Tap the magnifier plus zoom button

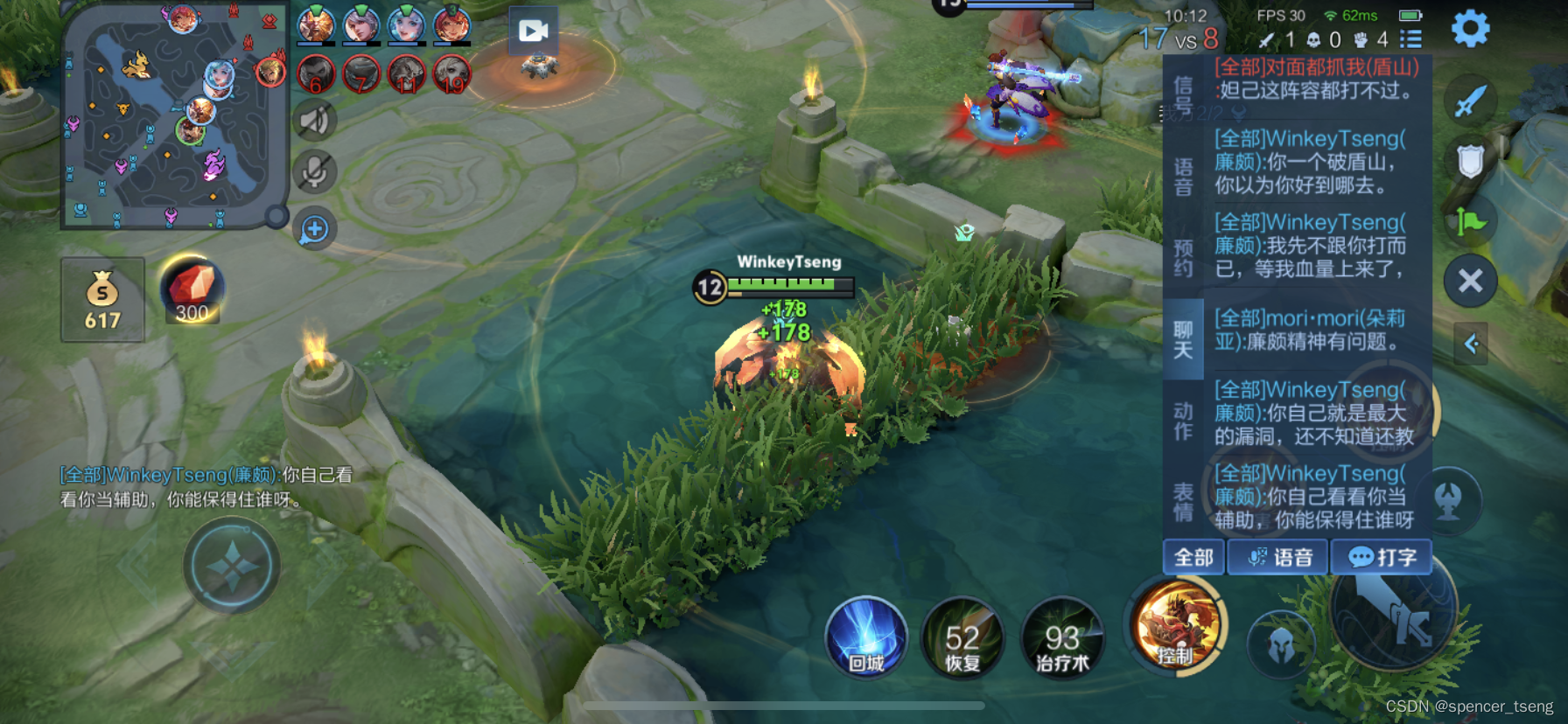pos(314,230)
